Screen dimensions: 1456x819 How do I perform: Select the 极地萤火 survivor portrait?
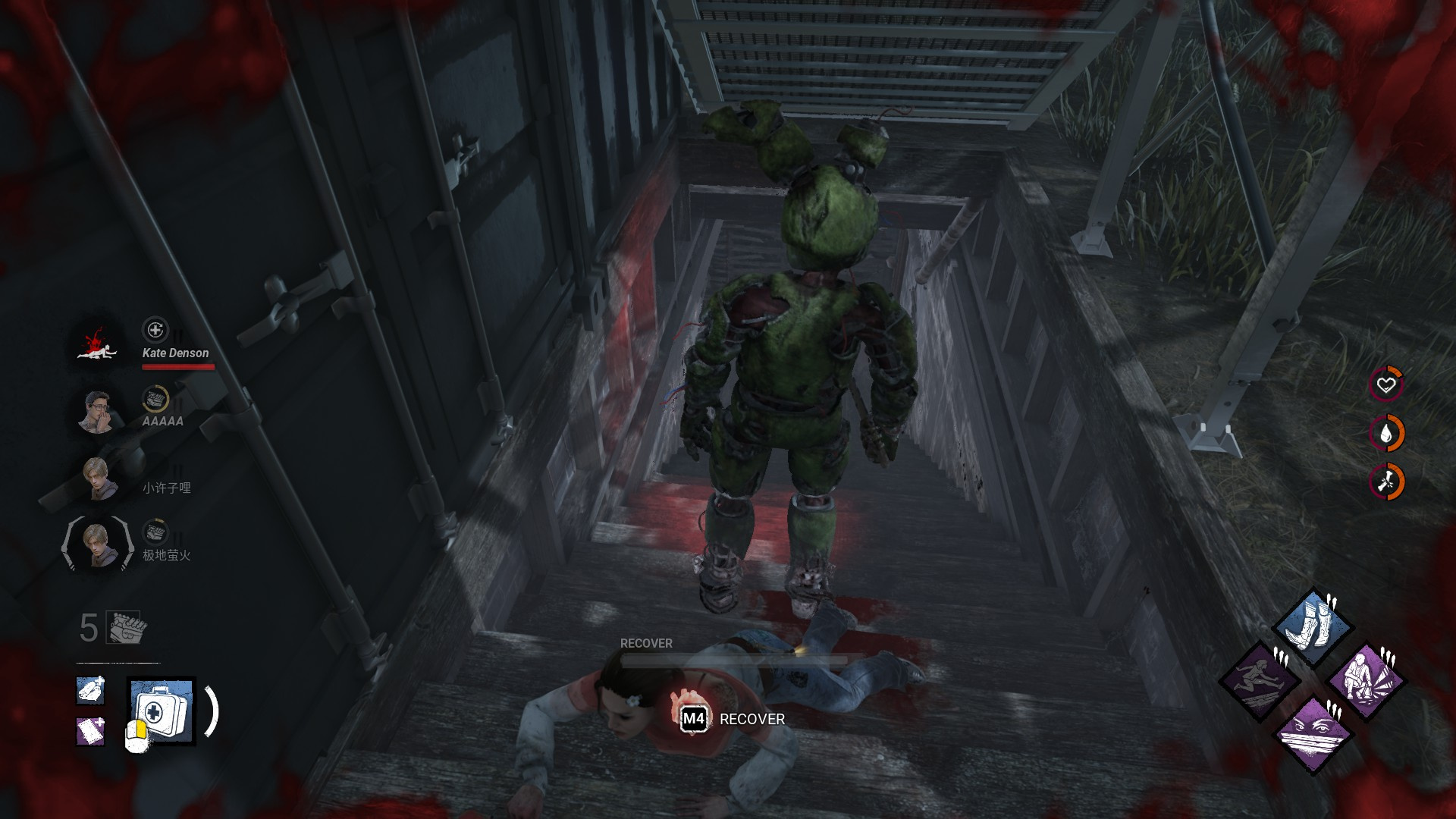pos(98,544)
